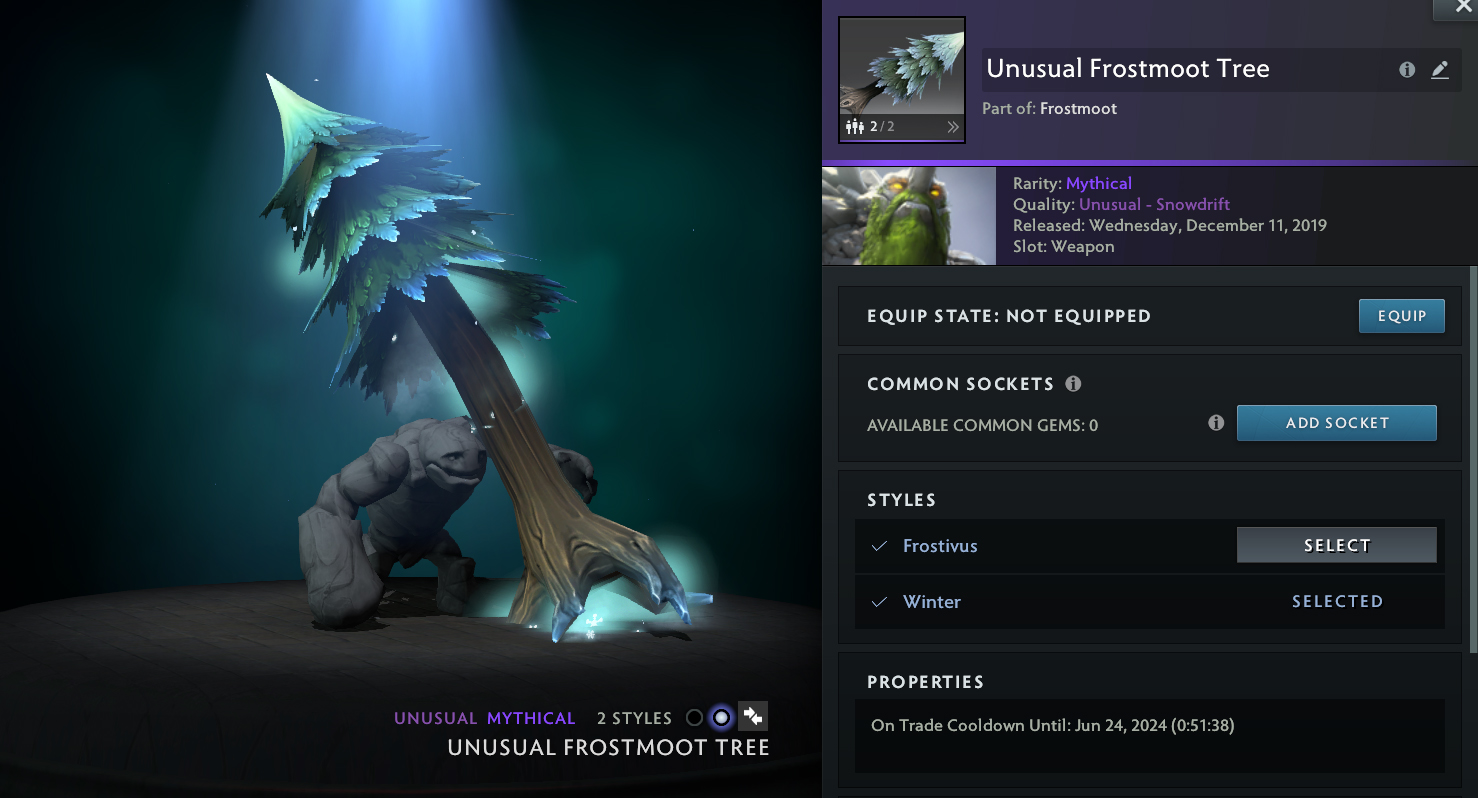The width and height of the screenshot is (1478, 798).
Task: Choose the highlighted second style dot
Action: click(x=721, y=717)
